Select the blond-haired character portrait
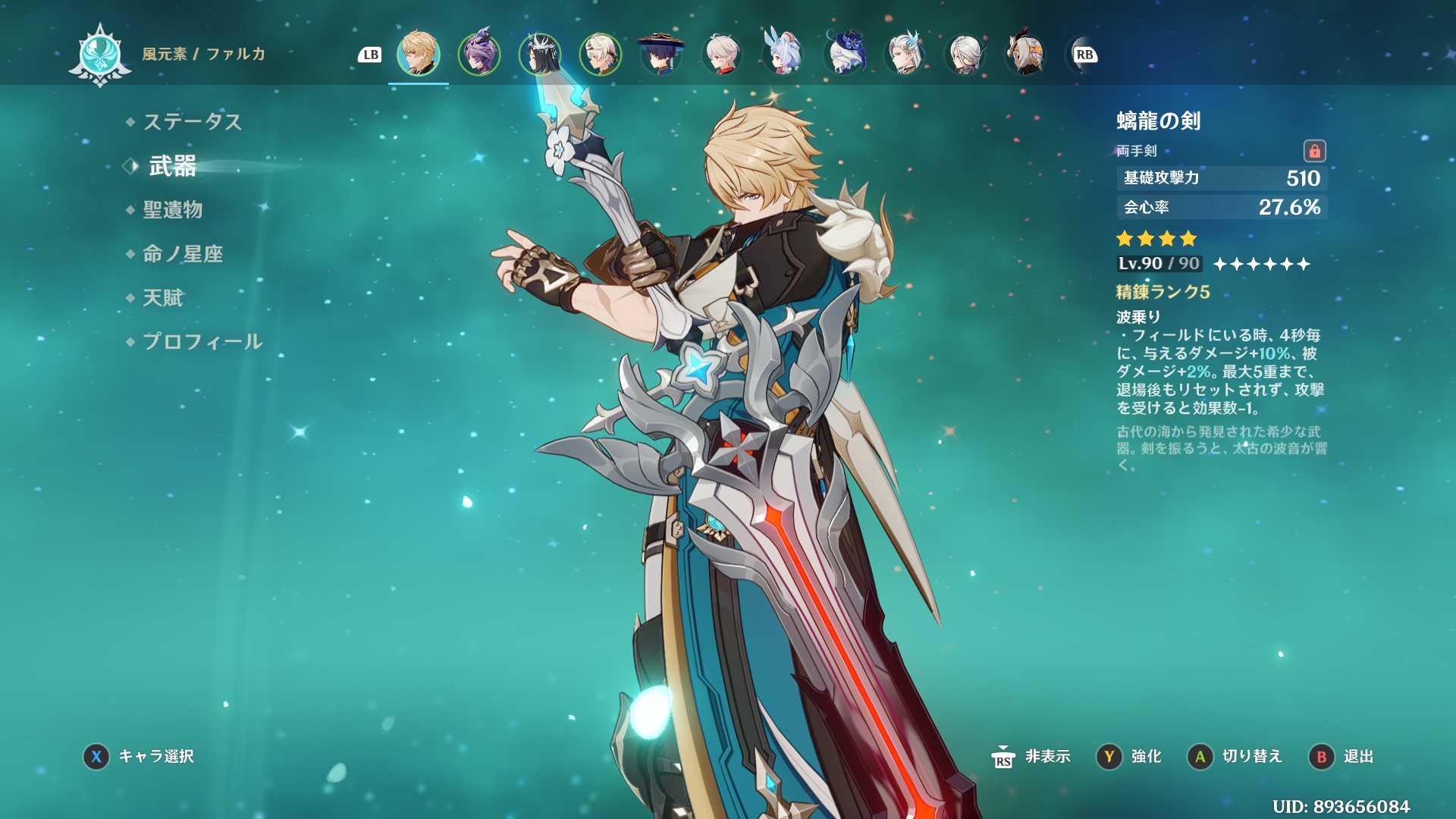This screenshot has width=1456, height=819. pos(419,54)
